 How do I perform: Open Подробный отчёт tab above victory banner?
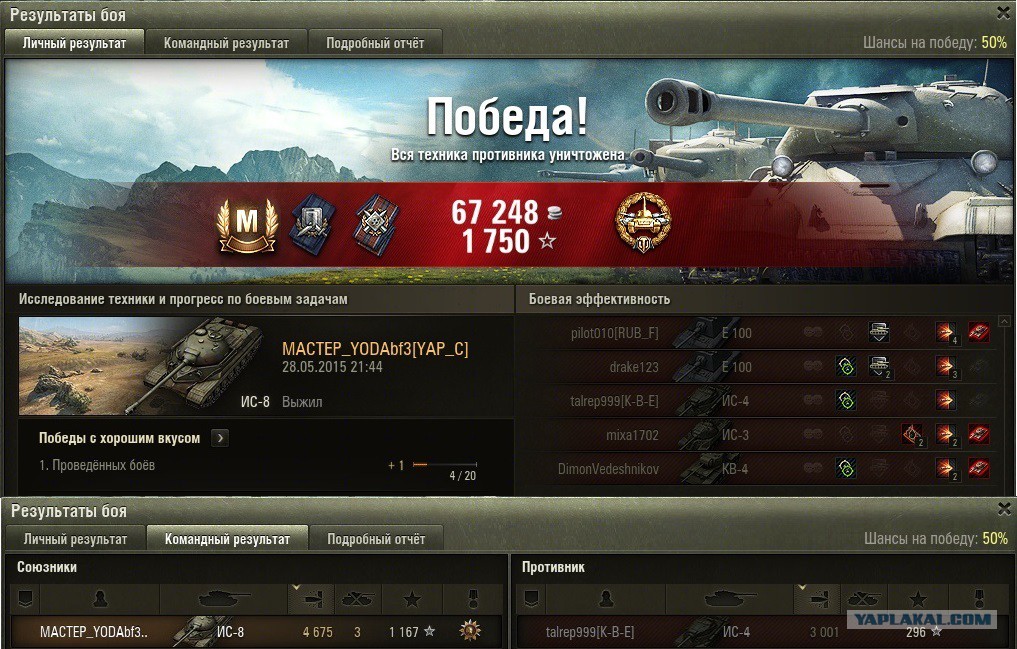pos(375,43)
